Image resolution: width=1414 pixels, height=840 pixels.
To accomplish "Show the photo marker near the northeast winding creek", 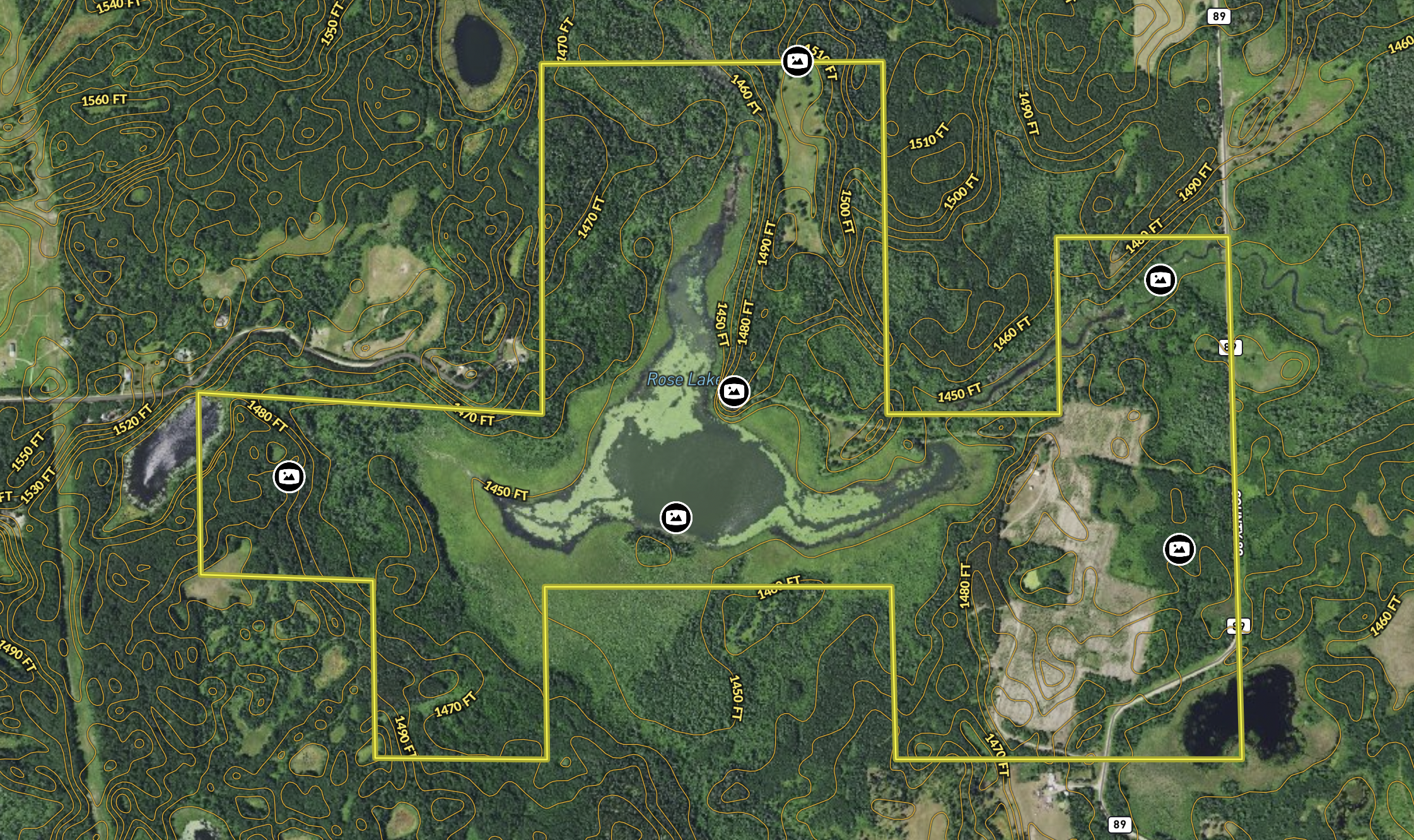I will 1160,279.
